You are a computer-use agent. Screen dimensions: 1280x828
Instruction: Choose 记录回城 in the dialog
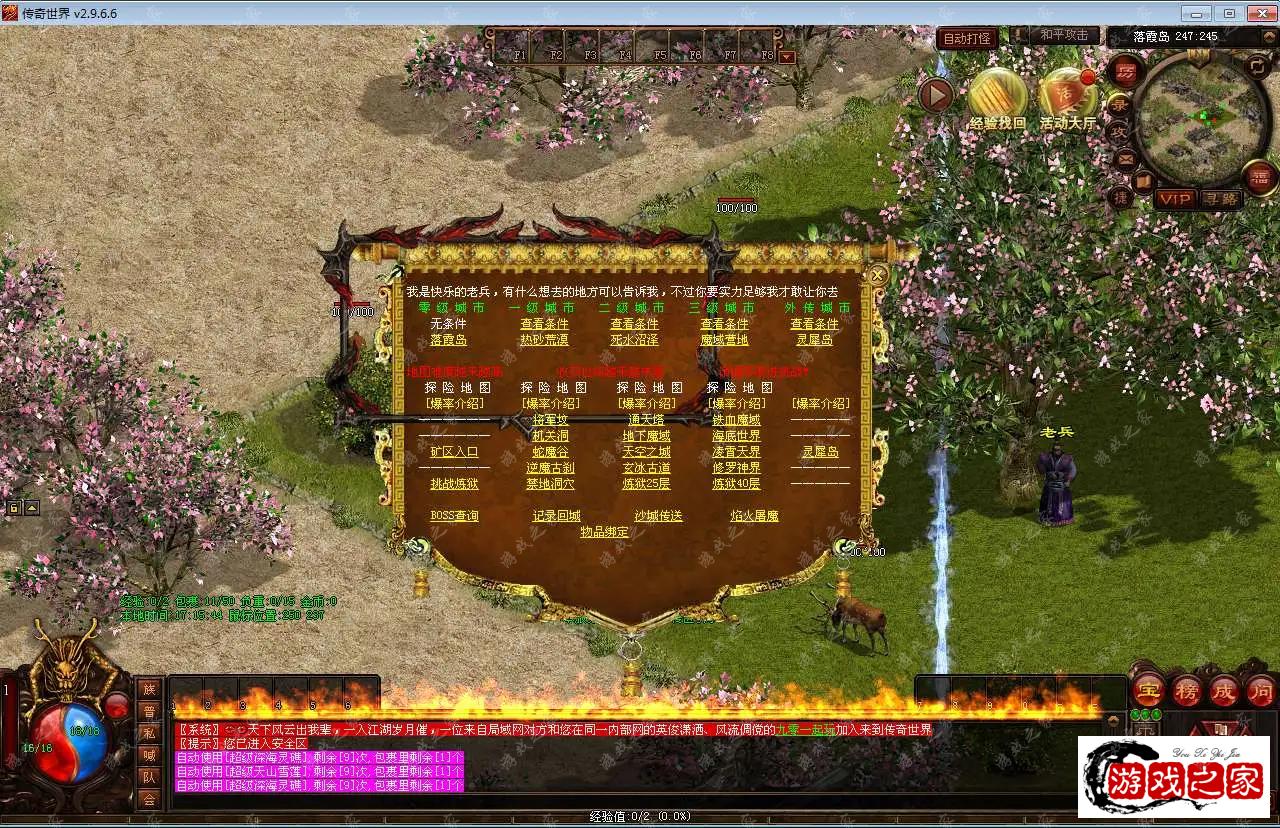point(556,516)
